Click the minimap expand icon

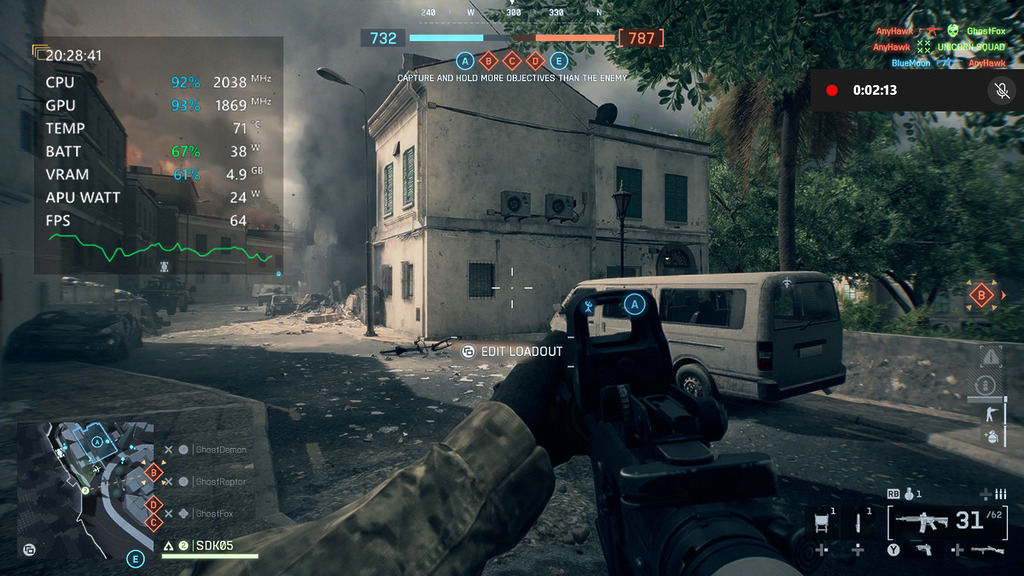(x=30, y=549)
